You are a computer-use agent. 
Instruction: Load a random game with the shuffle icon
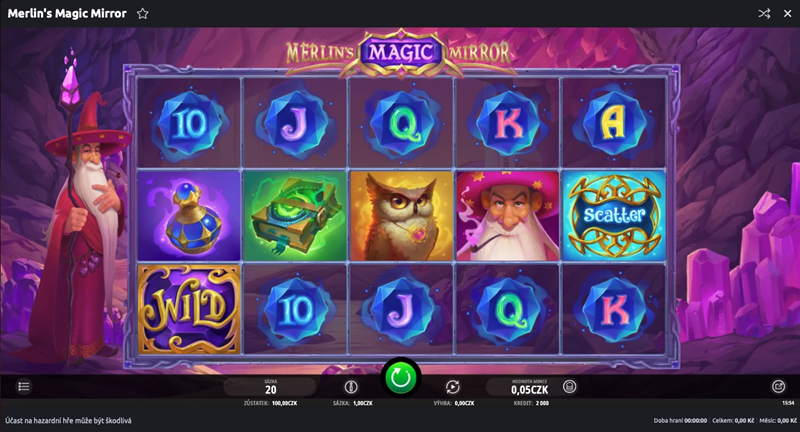(x=764, y=14)
